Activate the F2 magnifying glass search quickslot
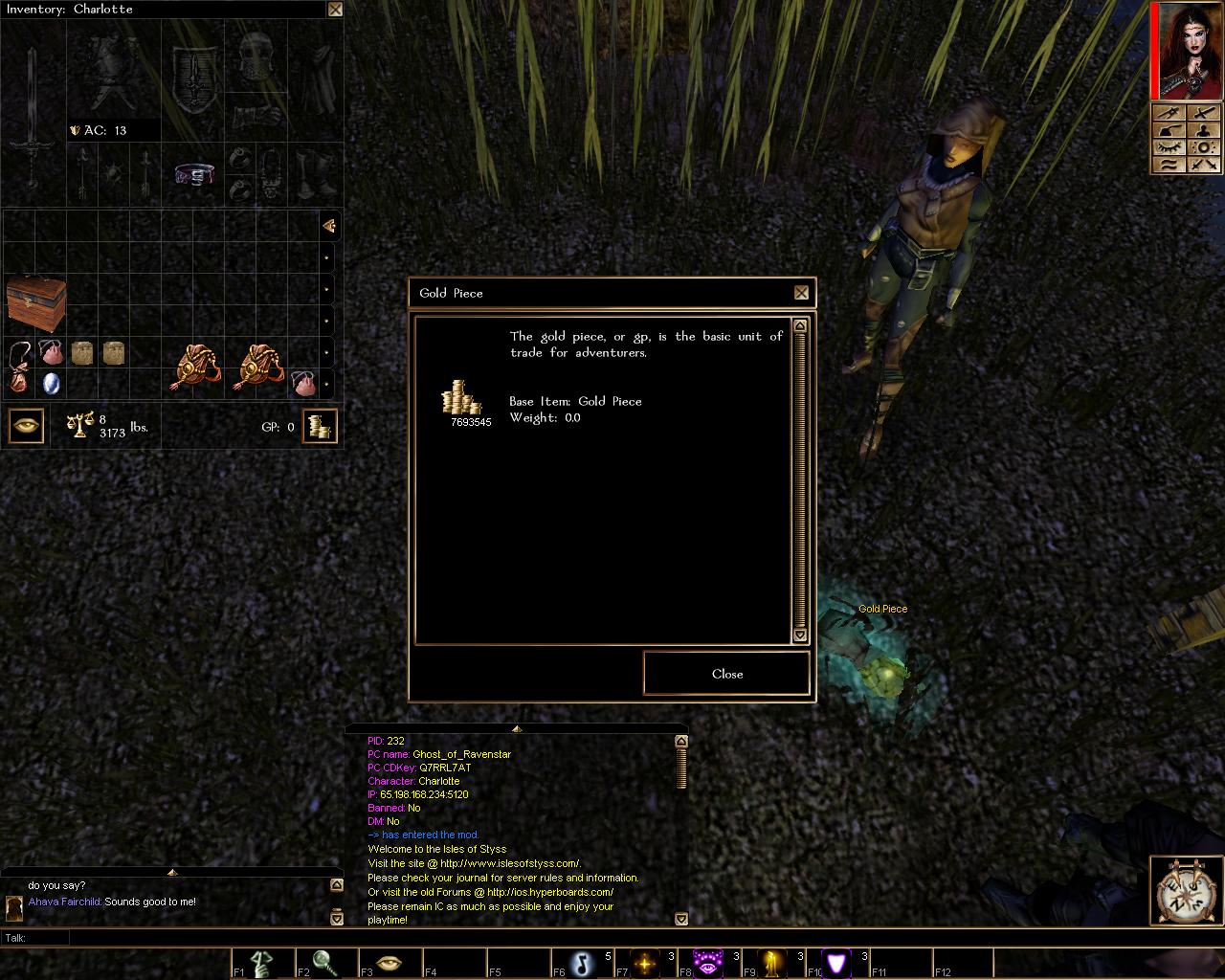 tap(325, 962)
